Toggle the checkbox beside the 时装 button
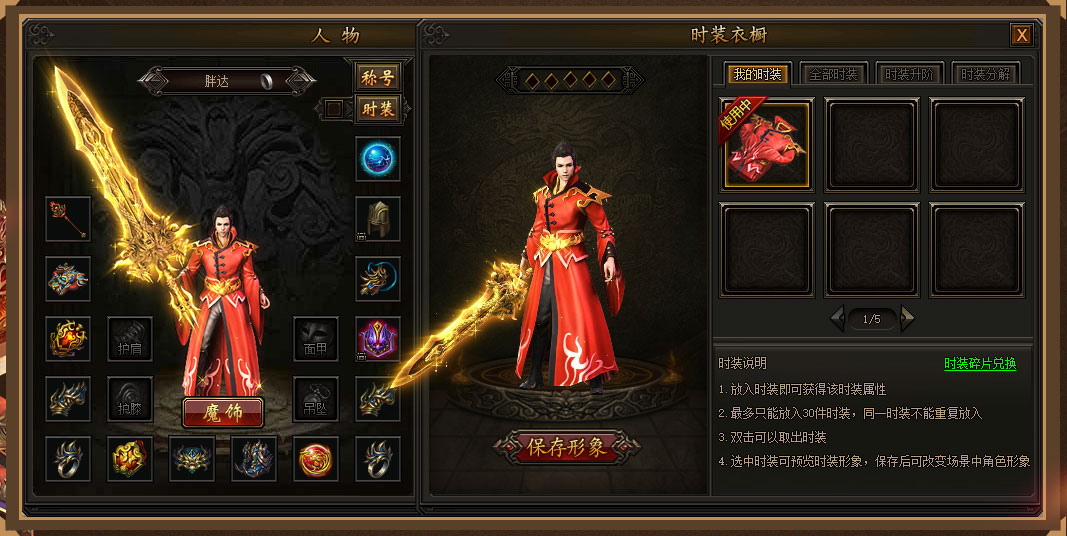This screenshot has height=536, width=1067. coord(334,108)
